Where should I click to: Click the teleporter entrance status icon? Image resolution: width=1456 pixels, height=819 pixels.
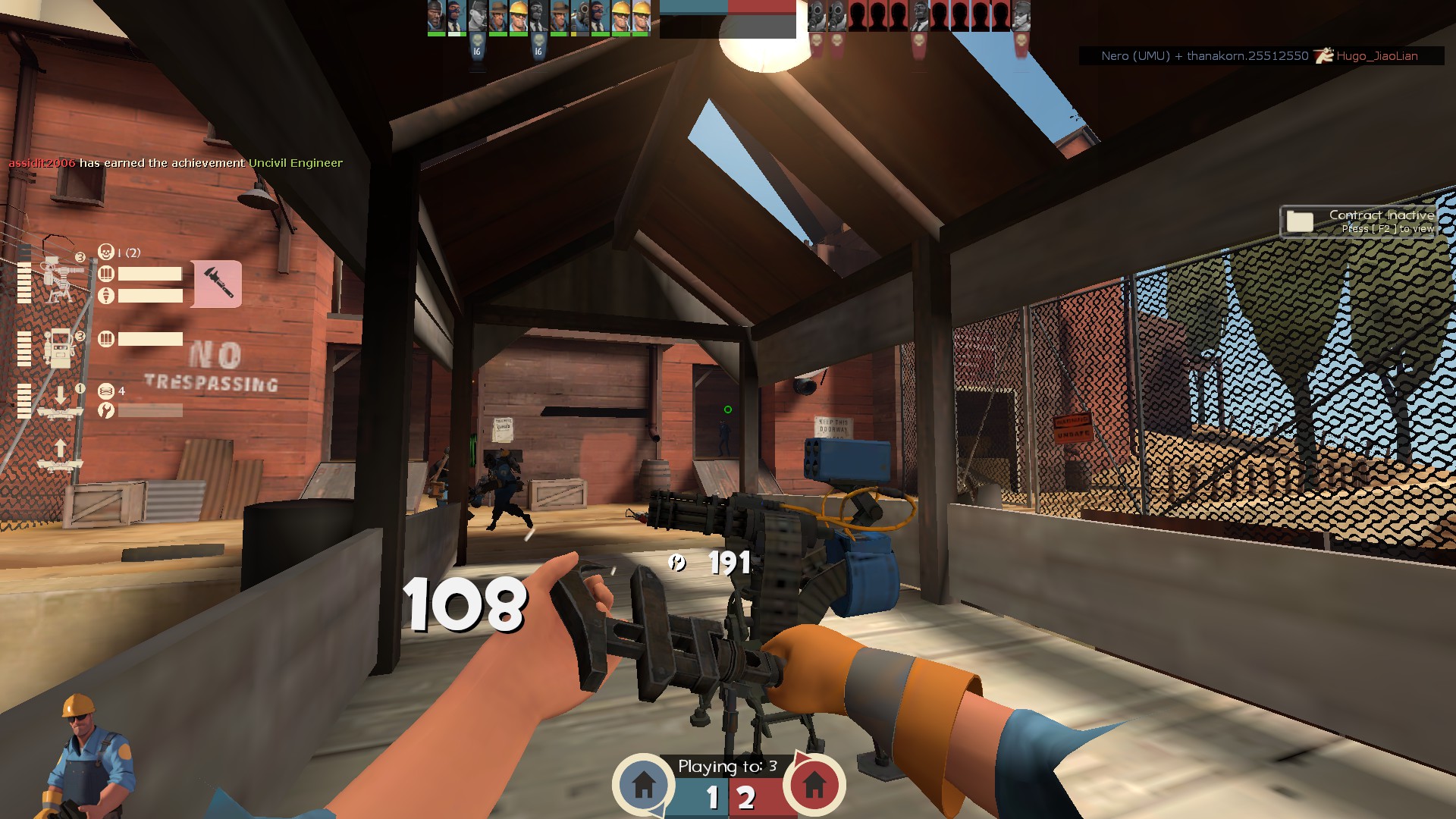point(60,402)
